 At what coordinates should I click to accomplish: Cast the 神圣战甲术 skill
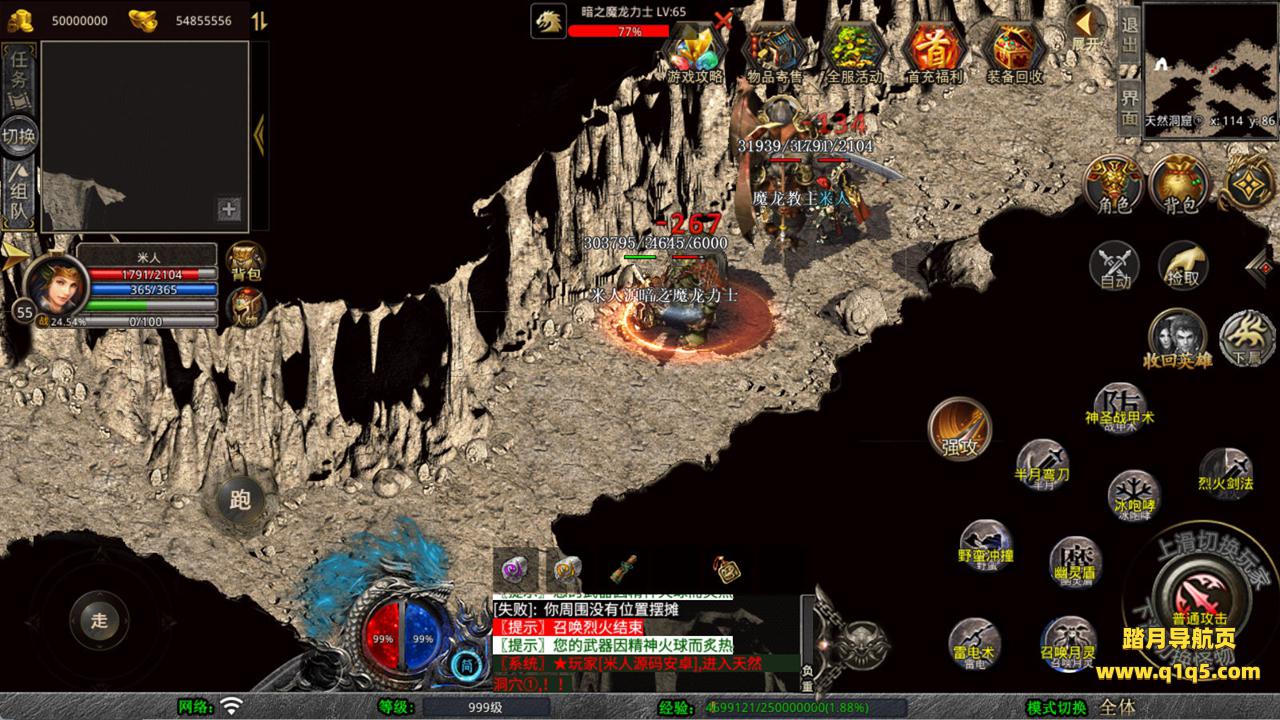(1119, 407)
